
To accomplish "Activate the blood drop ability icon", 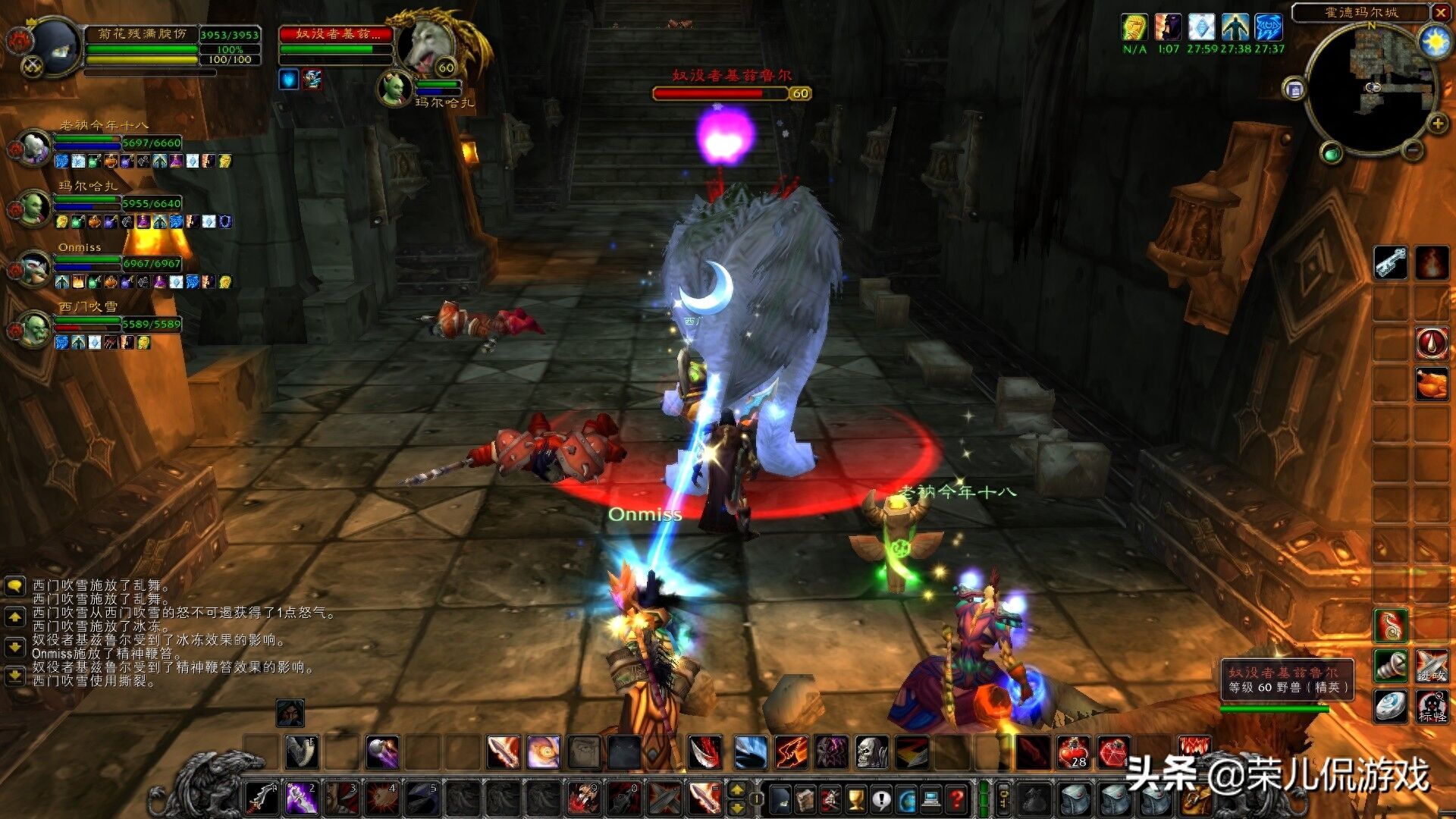I will pyautogui.click(x=1431, y=343).
